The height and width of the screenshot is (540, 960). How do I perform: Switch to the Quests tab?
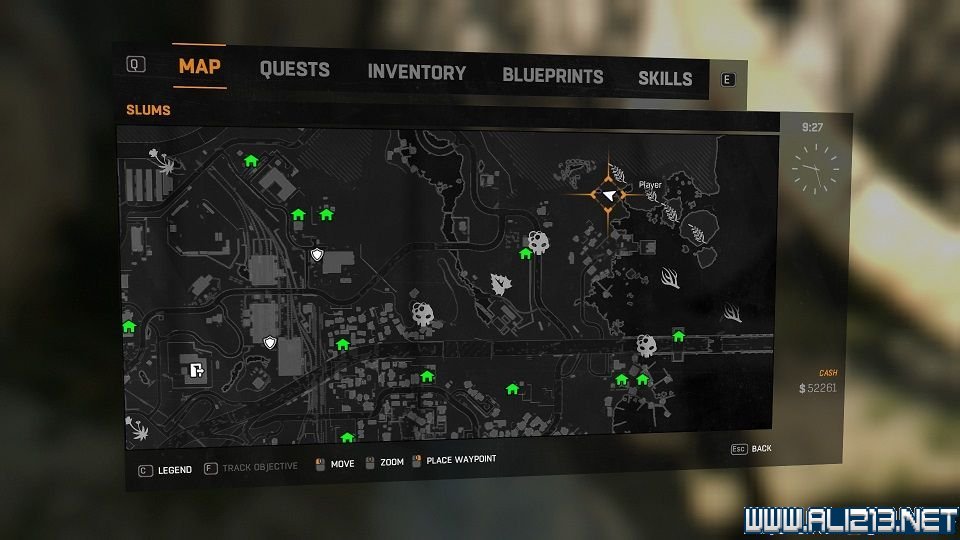tap(294, 70)
